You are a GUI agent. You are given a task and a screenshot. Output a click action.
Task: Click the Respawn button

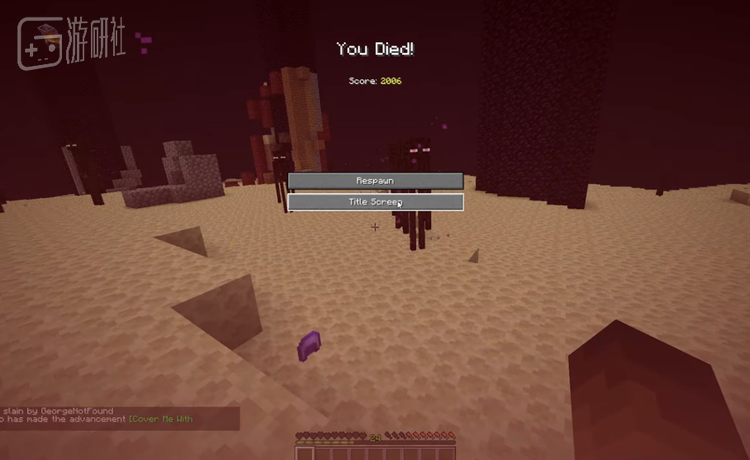375,180
